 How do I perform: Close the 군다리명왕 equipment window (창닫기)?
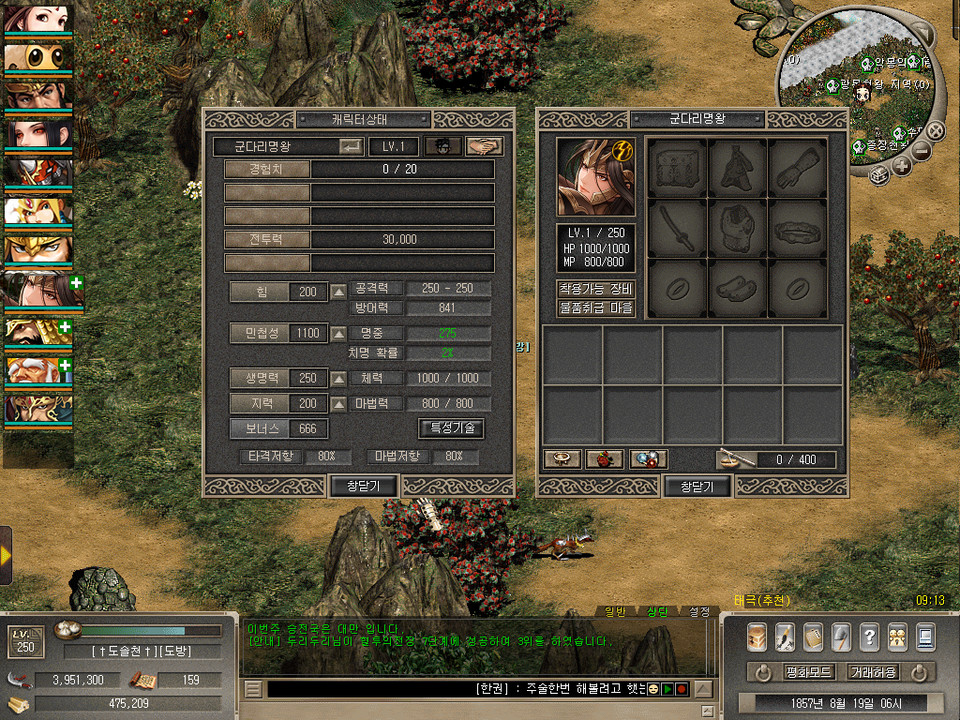[697, 486]
